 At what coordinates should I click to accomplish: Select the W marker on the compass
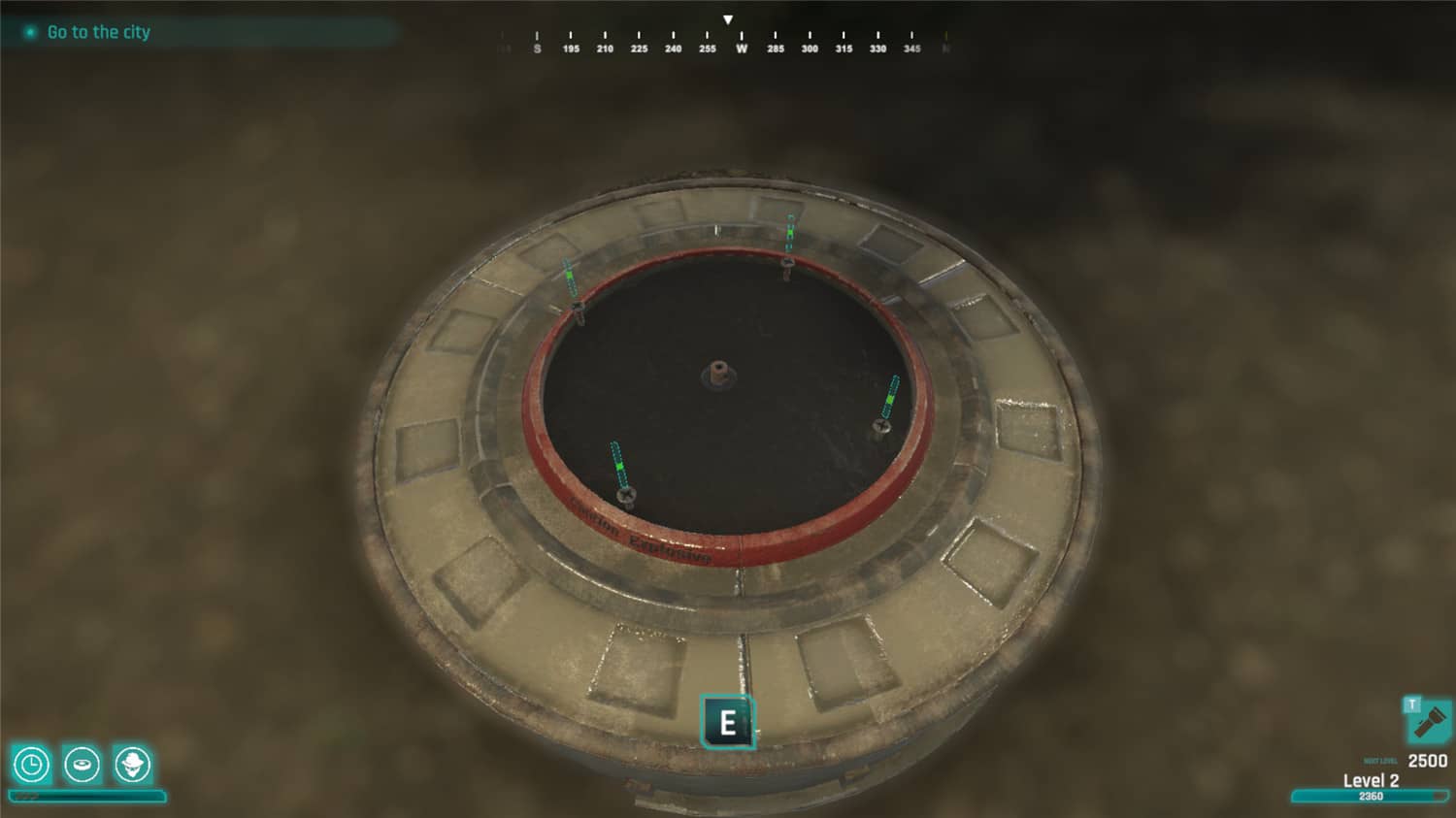click(741, 47)
